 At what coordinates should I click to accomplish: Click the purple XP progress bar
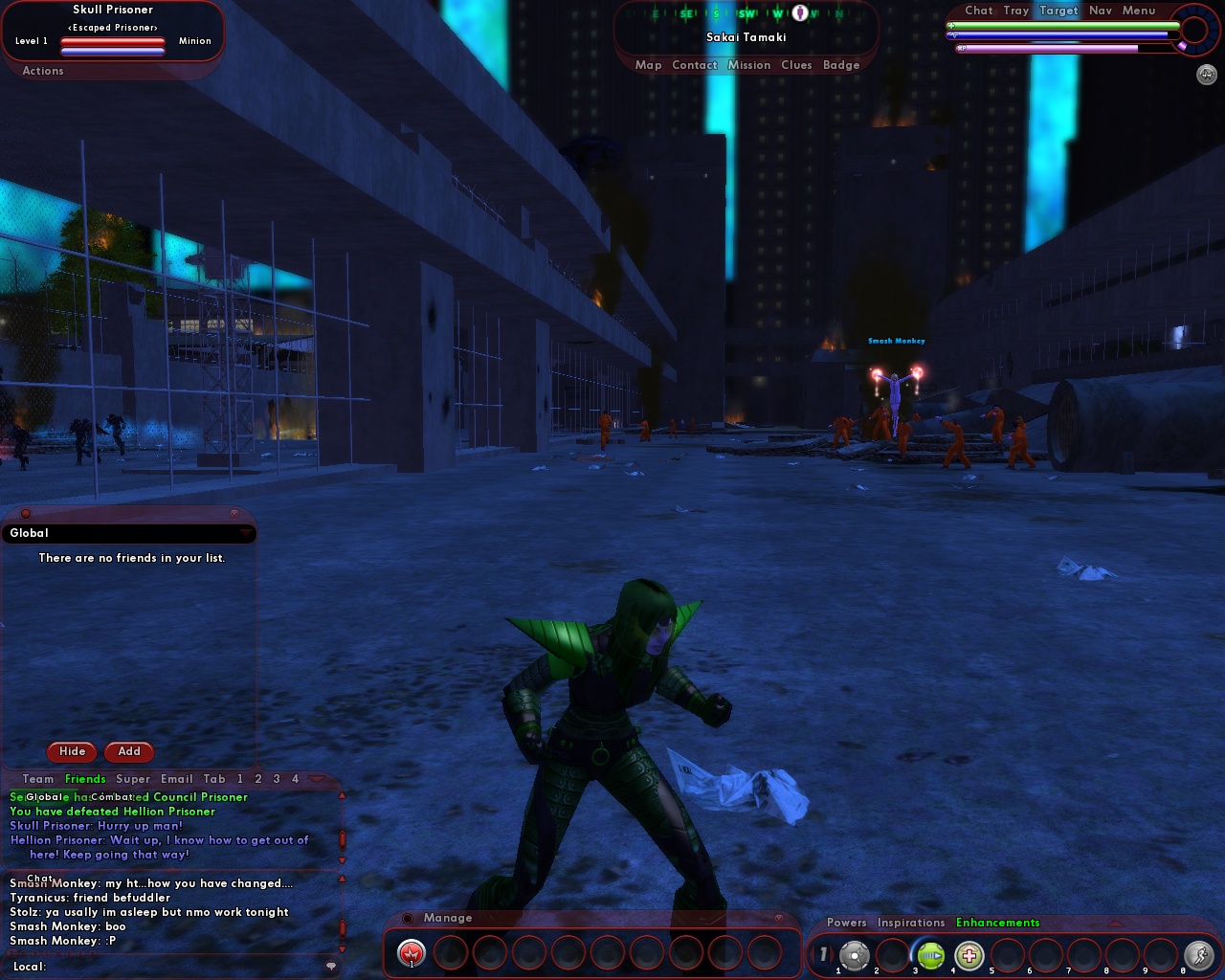point(1053,45)
